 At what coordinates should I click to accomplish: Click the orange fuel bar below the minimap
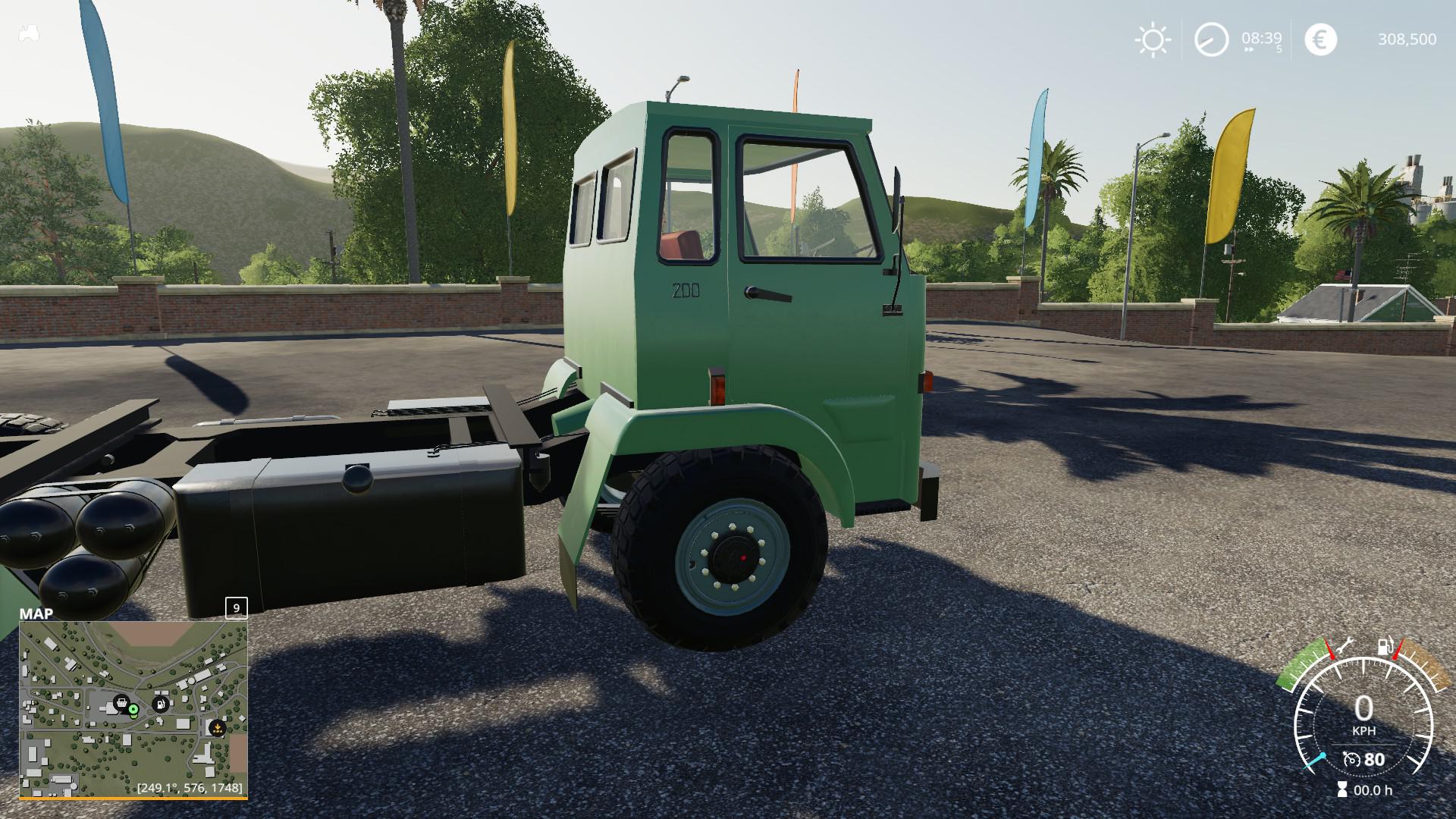pos(136,798)
